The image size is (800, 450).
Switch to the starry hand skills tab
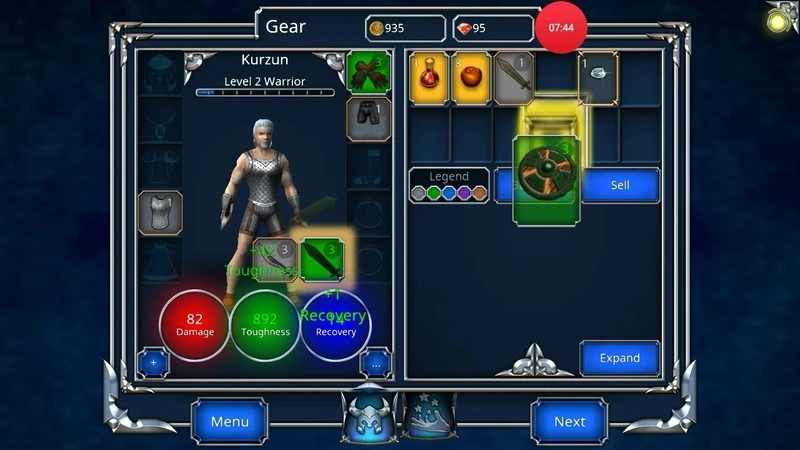tap(430, 414)
